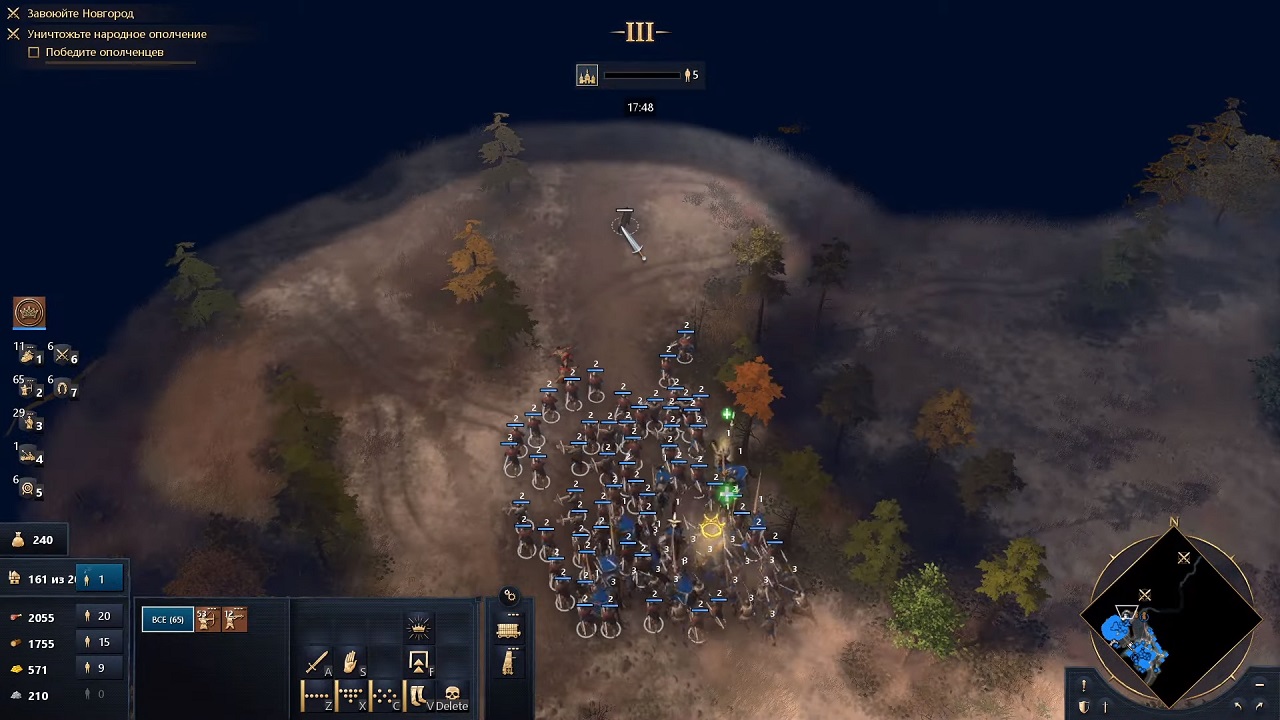The width and height of the screenshot is (1280, 720).
Task: Select the Stop command hand icon
Action: point(349,662)
